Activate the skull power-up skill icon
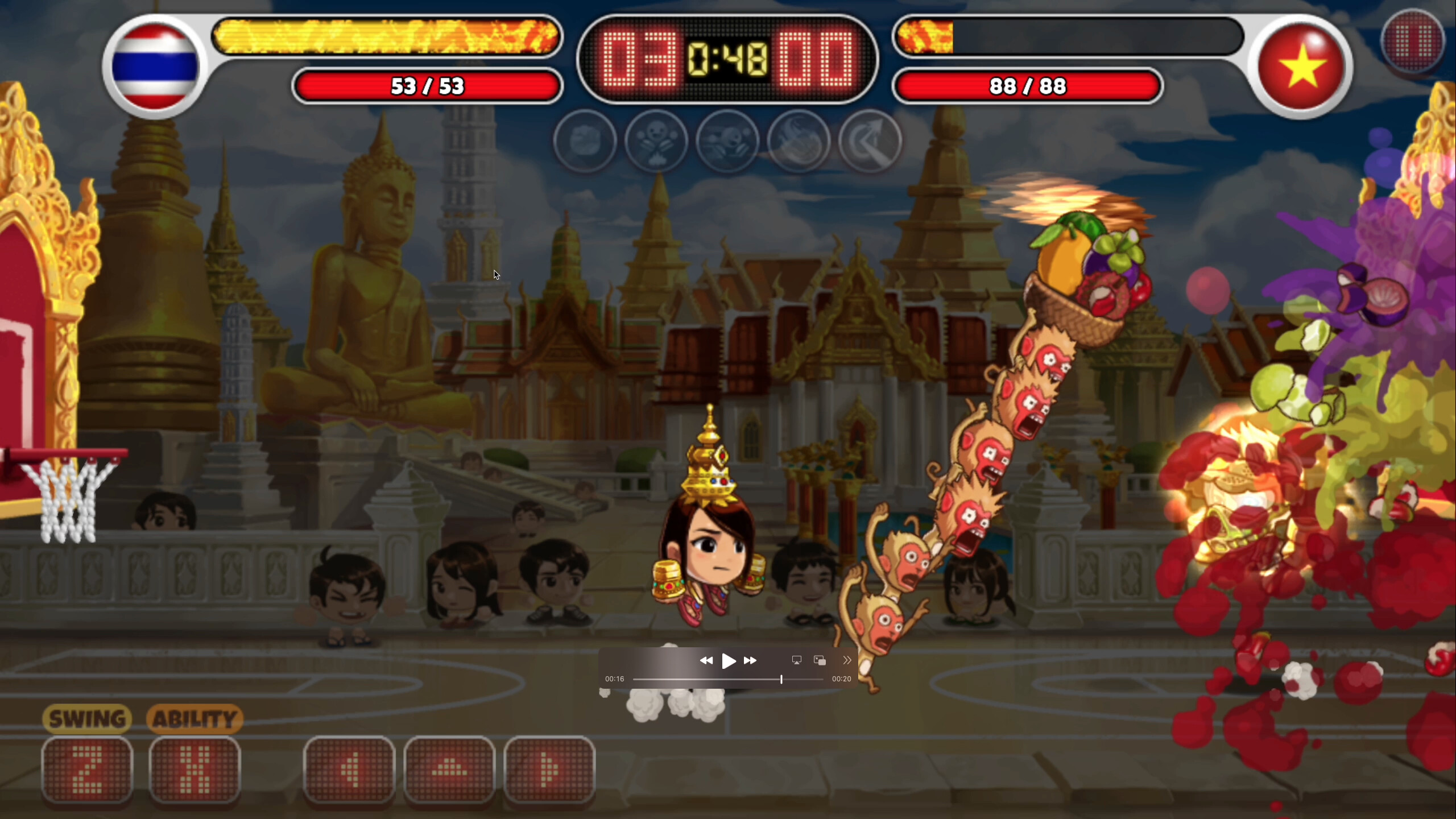The image size is (1456, 819). point(657,142)
